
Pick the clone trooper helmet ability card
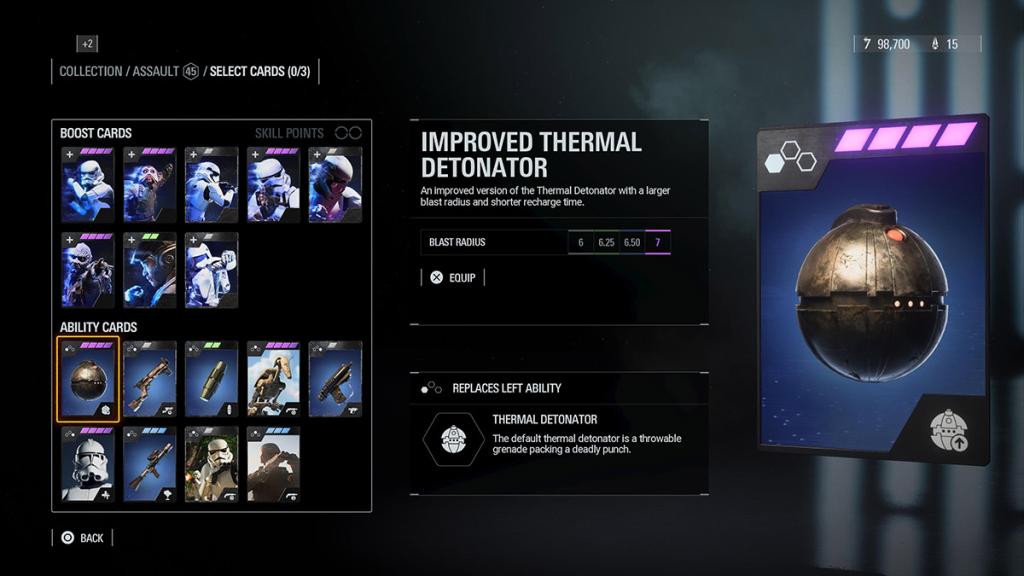coord(89,465)
